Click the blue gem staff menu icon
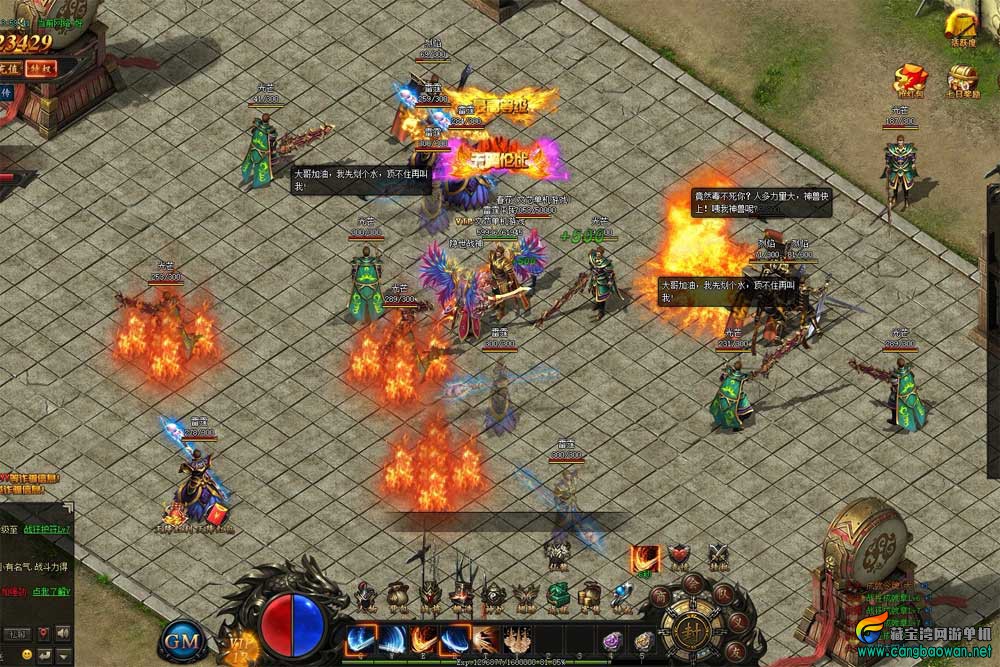1000x667 pixels. click(622, 596)
